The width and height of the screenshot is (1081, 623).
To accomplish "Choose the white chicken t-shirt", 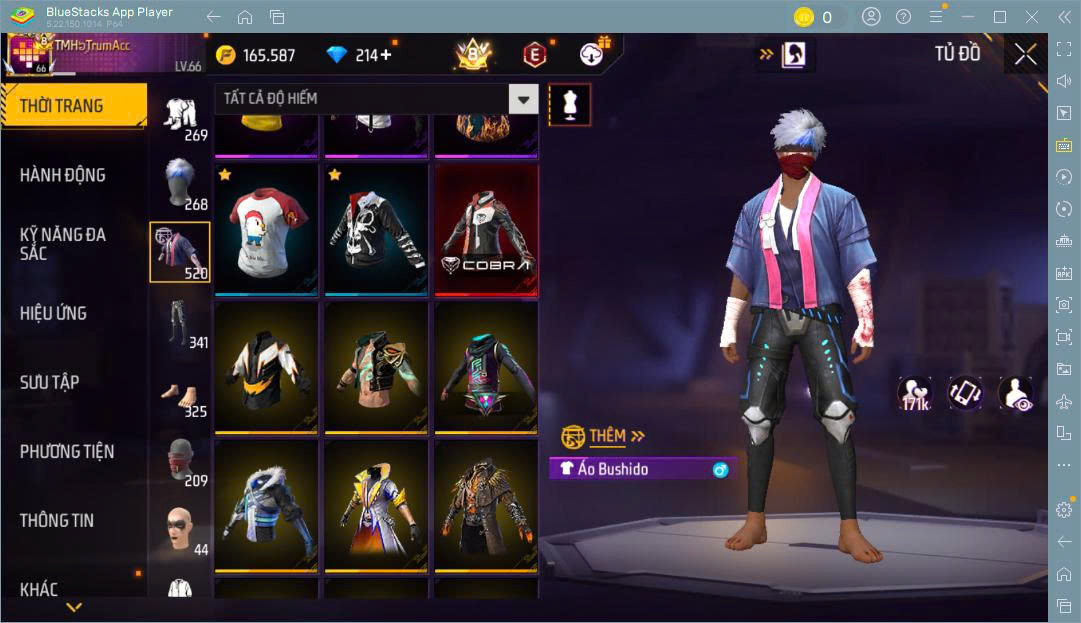I will tap(266, 229).
